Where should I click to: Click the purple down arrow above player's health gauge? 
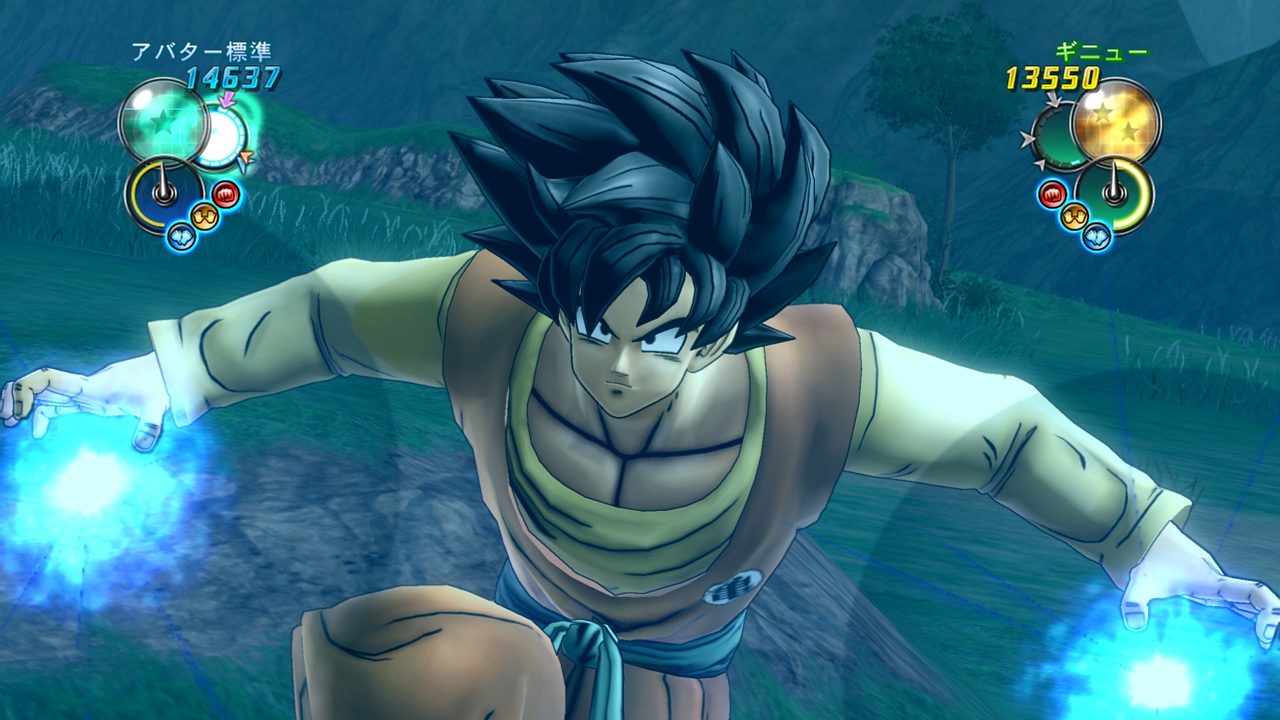226,98
